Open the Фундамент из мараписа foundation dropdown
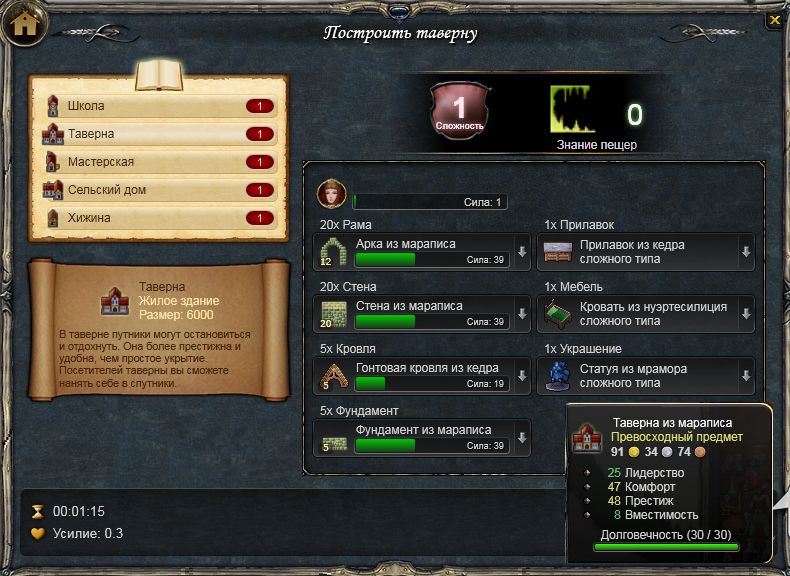This screenshot has width=790, height=576. [x=522, y=438]
